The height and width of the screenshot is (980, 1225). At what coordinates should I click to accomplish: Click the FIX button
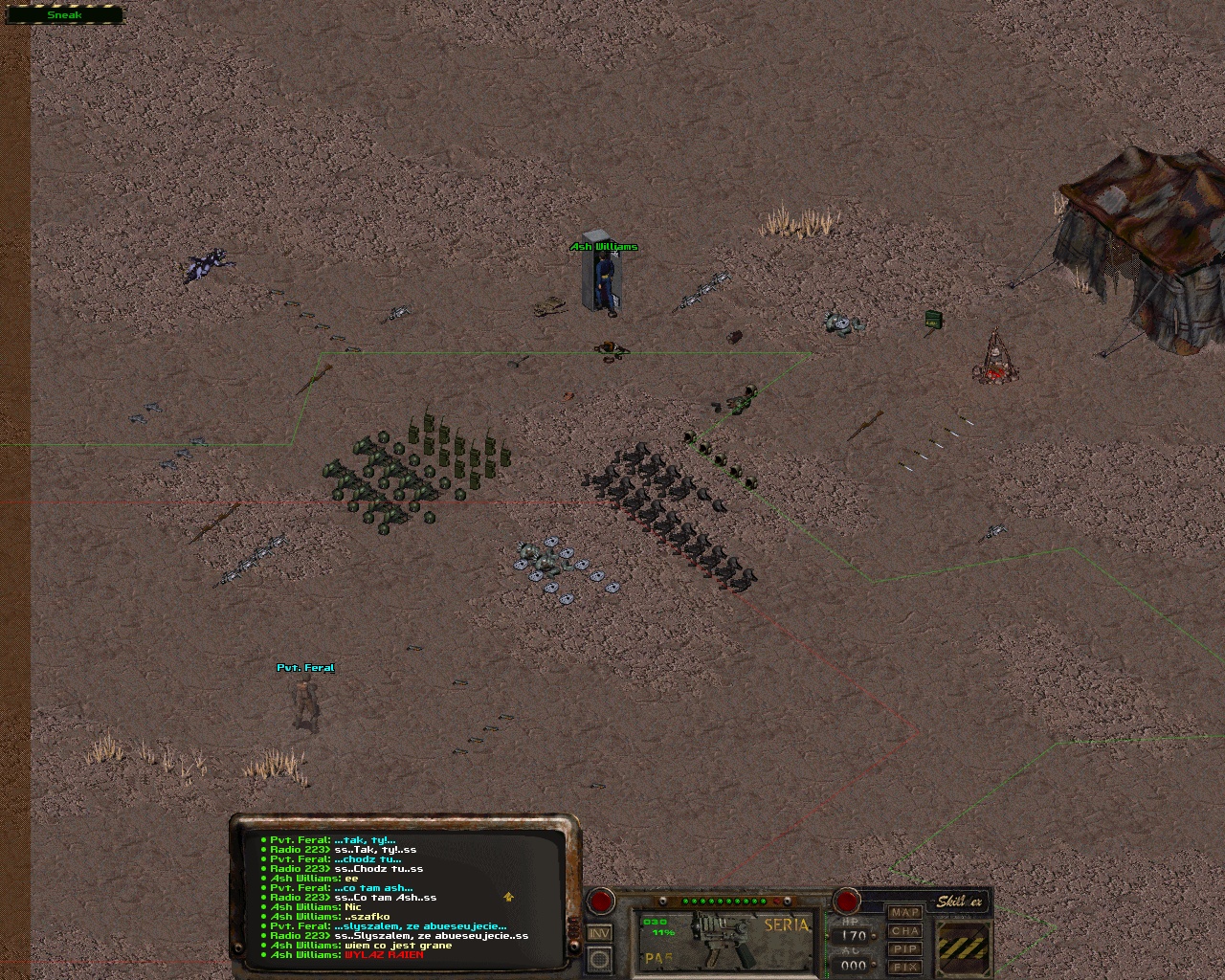coord(904,967)
